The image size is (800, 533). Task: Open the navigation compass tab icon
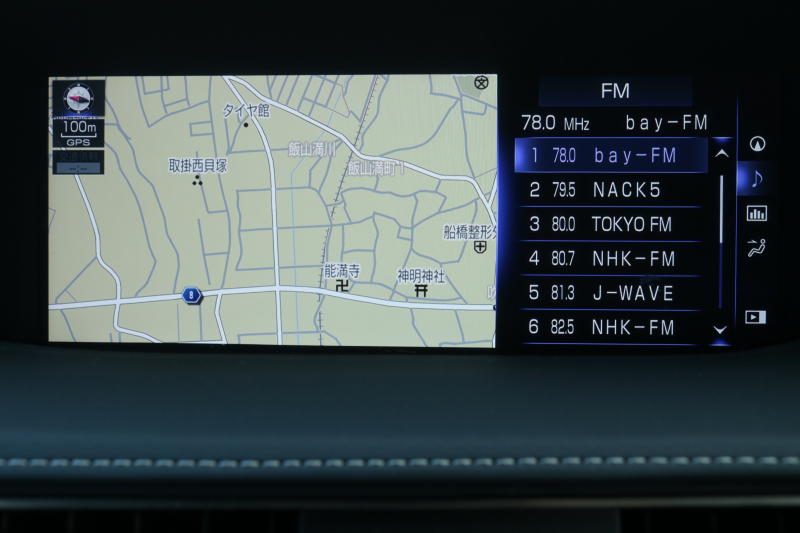point(757,144)
